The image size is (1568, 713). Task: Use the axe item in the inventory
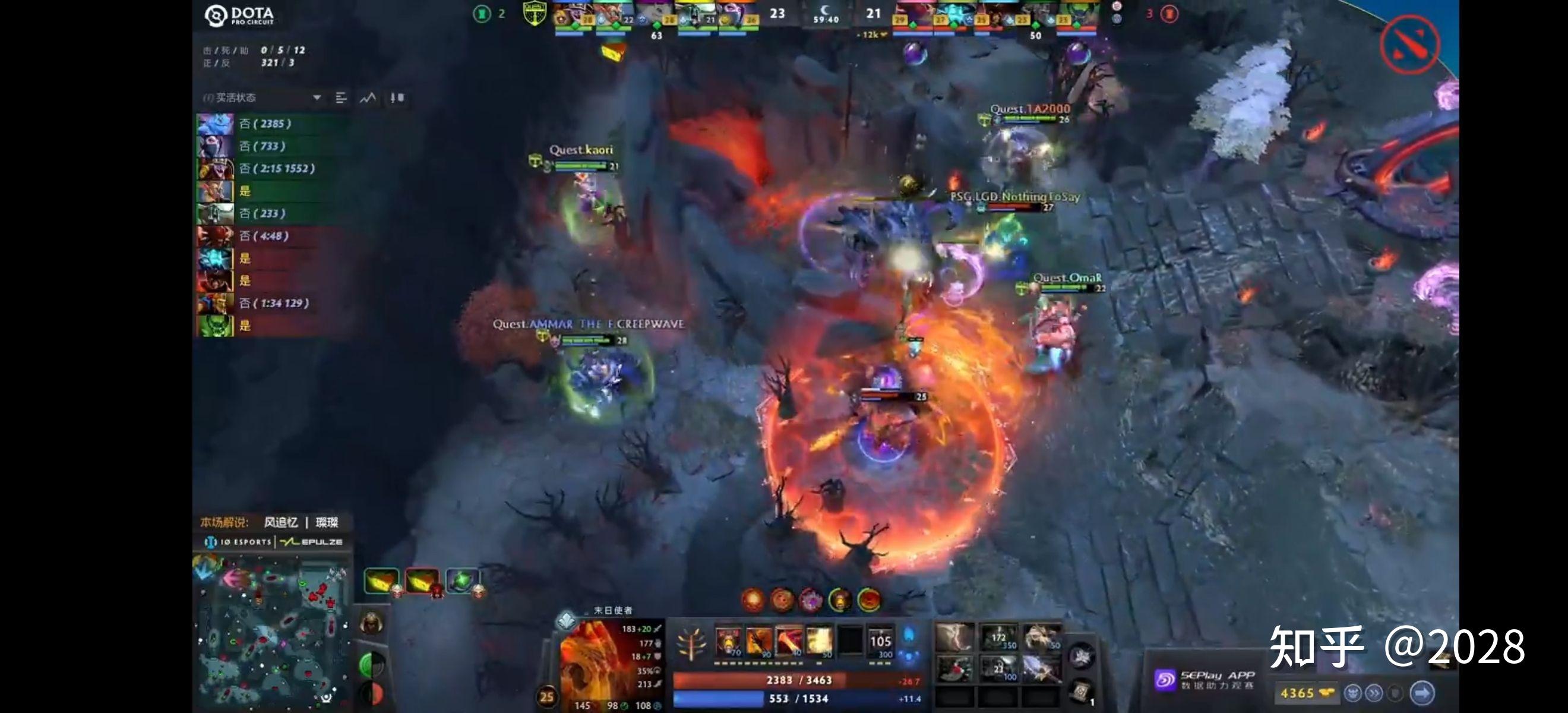pos(954,668)
